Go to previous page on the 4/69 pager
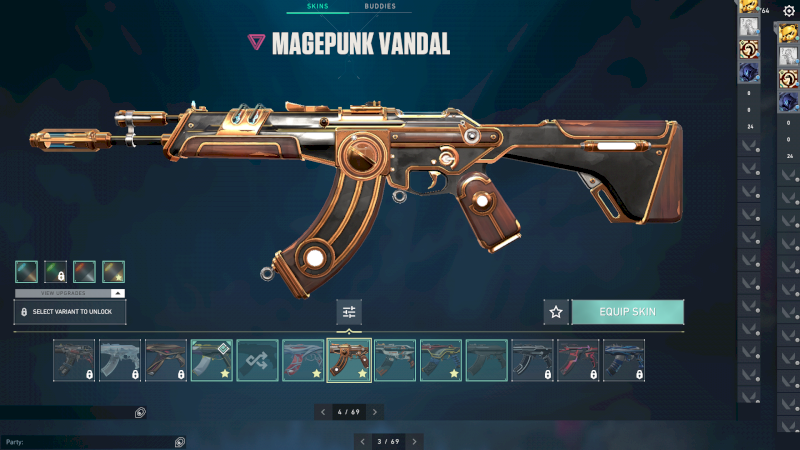 click(322, 412)
